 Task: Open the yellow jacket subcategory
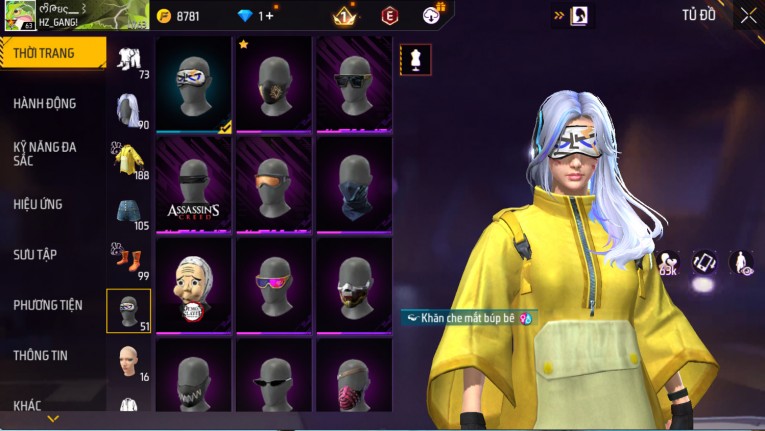pos(128,159)
